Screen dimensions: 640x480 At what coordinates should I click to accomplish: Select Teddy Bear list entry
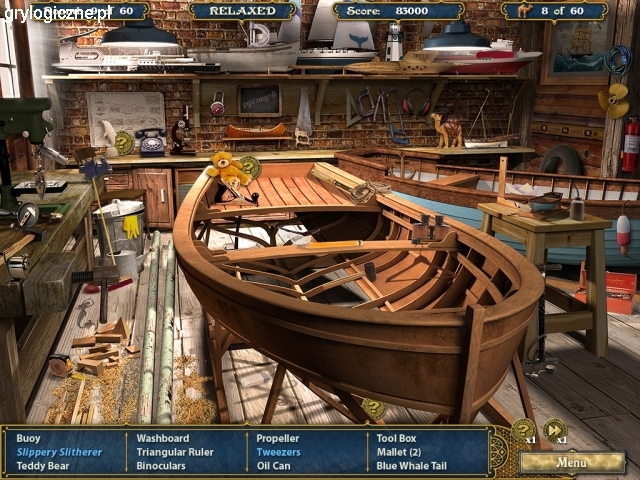[43, 466]
